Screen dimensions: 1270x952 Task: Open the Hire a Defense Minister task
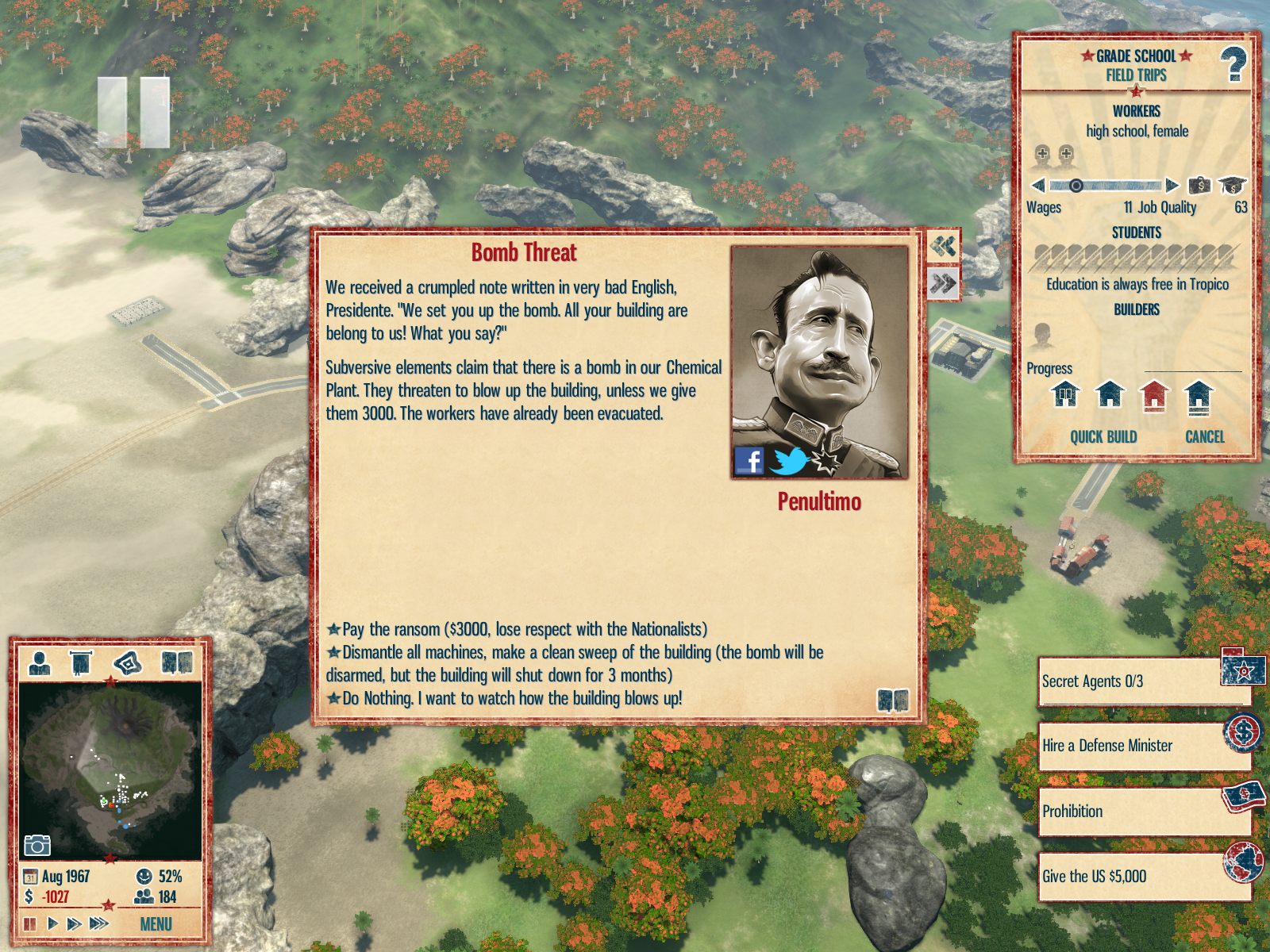click(x=1143, y=746)
